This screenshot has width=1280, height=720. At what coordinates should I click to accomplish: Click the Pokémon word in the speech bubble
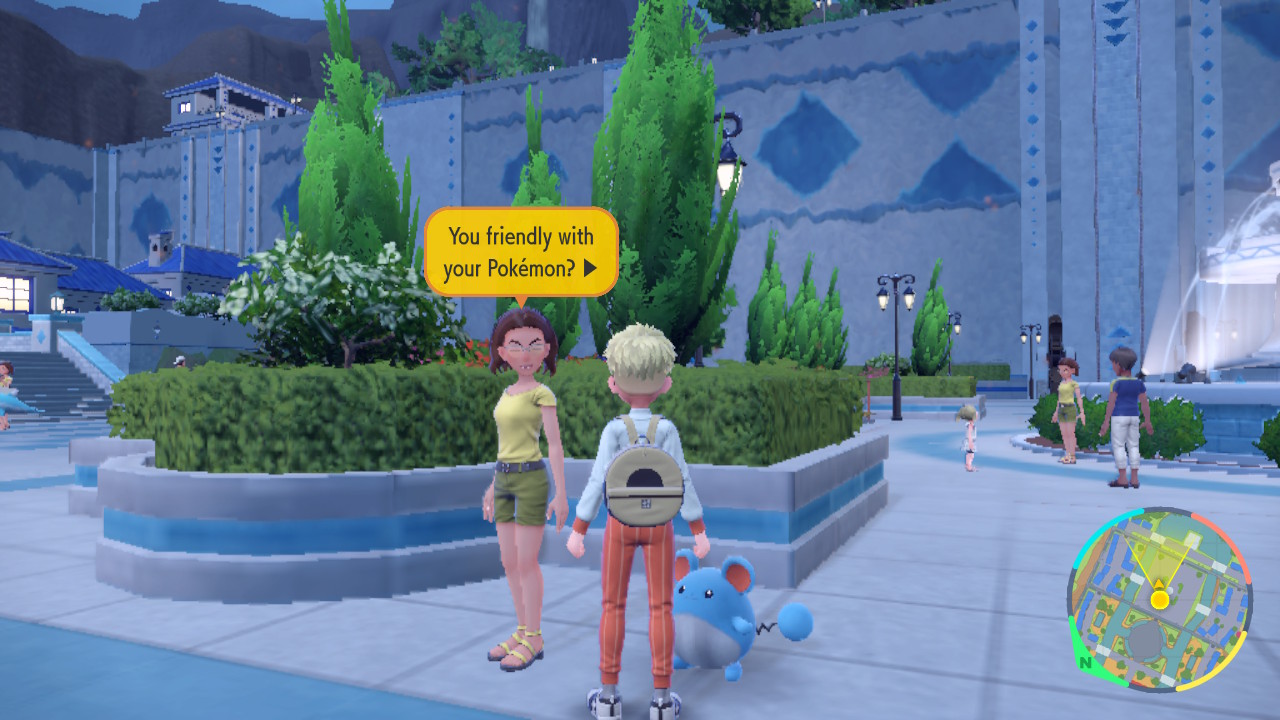[x=529, y=267]
